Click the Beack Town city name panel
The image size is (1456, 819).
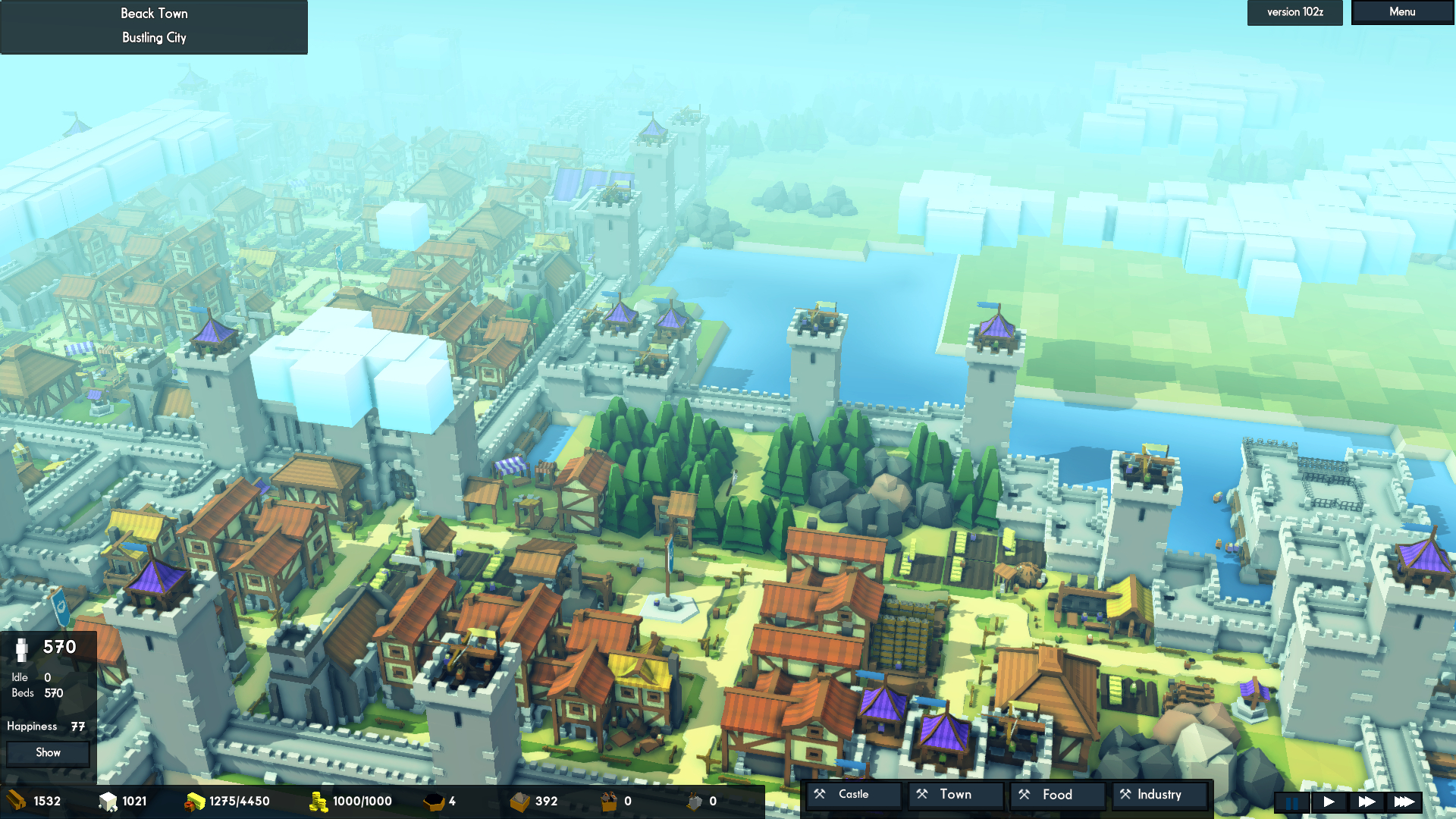point(153,13)
